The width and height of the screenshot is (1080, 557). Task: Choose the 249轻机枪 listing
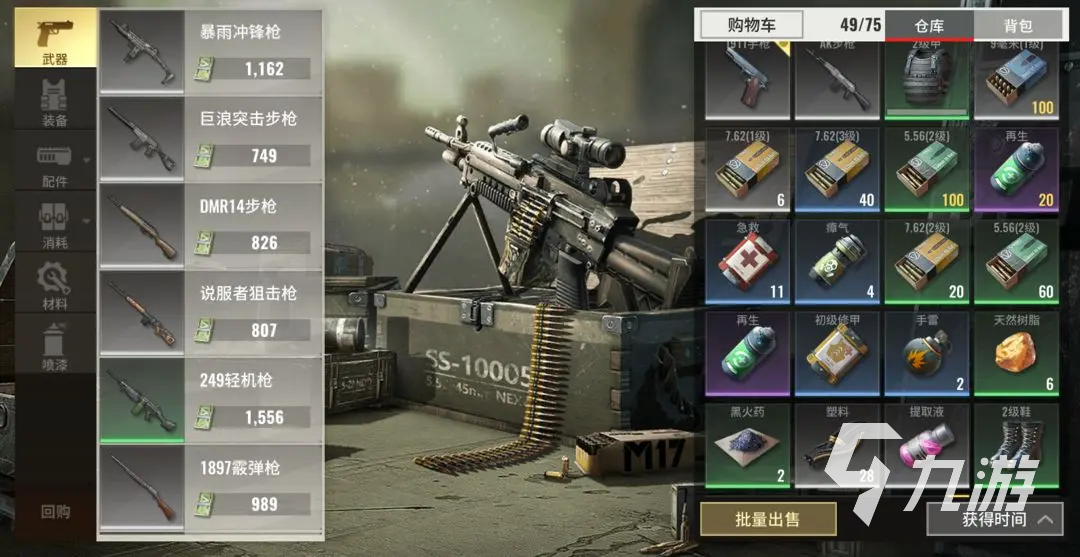210,399
